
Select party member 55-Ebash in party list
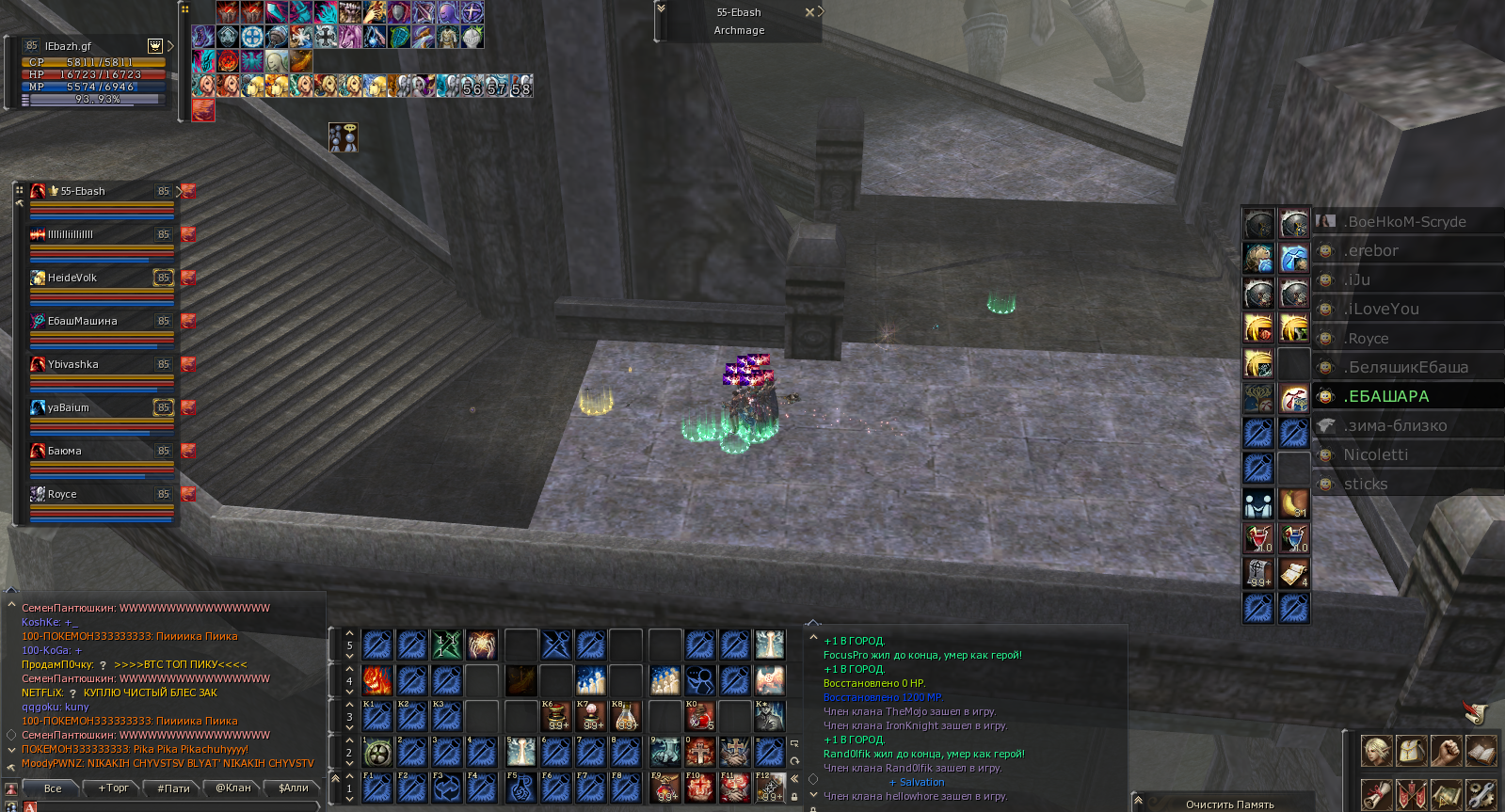(x=83, y=192)
